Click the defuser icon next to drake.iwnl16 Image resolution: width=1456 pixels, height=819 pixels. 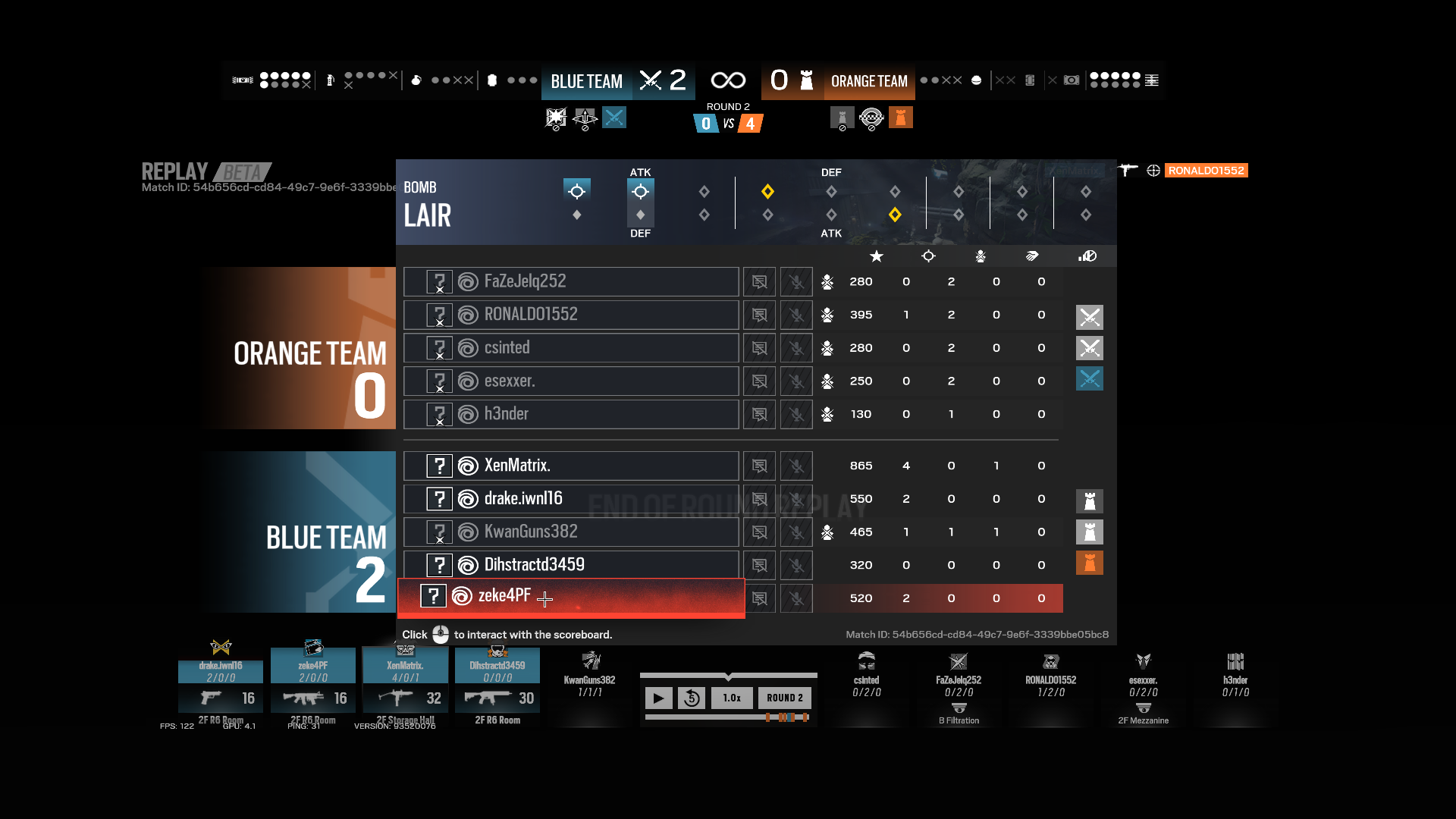pyautogui.click(x=1090, y=500)
